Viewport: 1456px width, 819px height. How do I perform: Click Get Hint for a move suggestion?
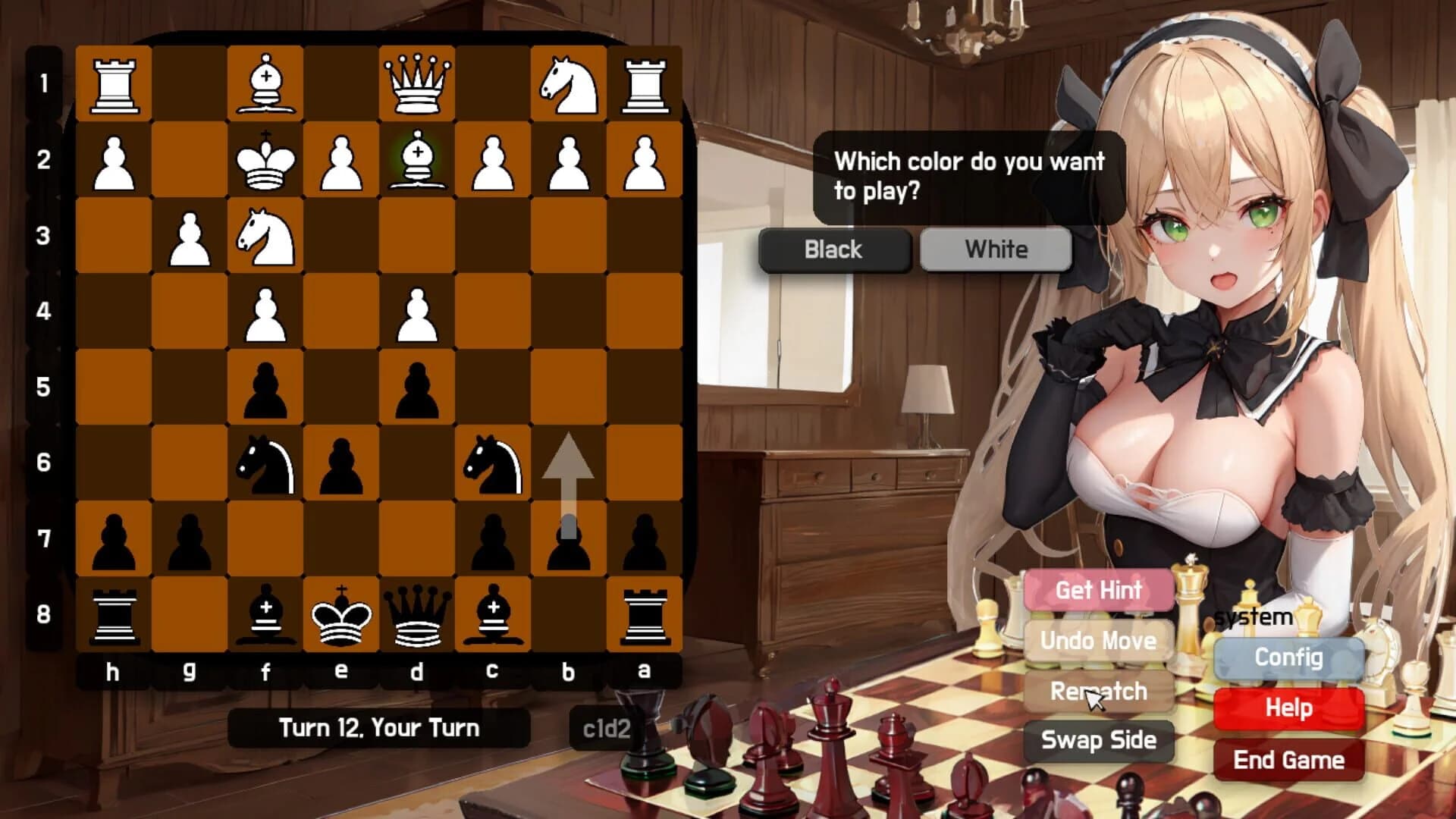tap(1099, 590)
